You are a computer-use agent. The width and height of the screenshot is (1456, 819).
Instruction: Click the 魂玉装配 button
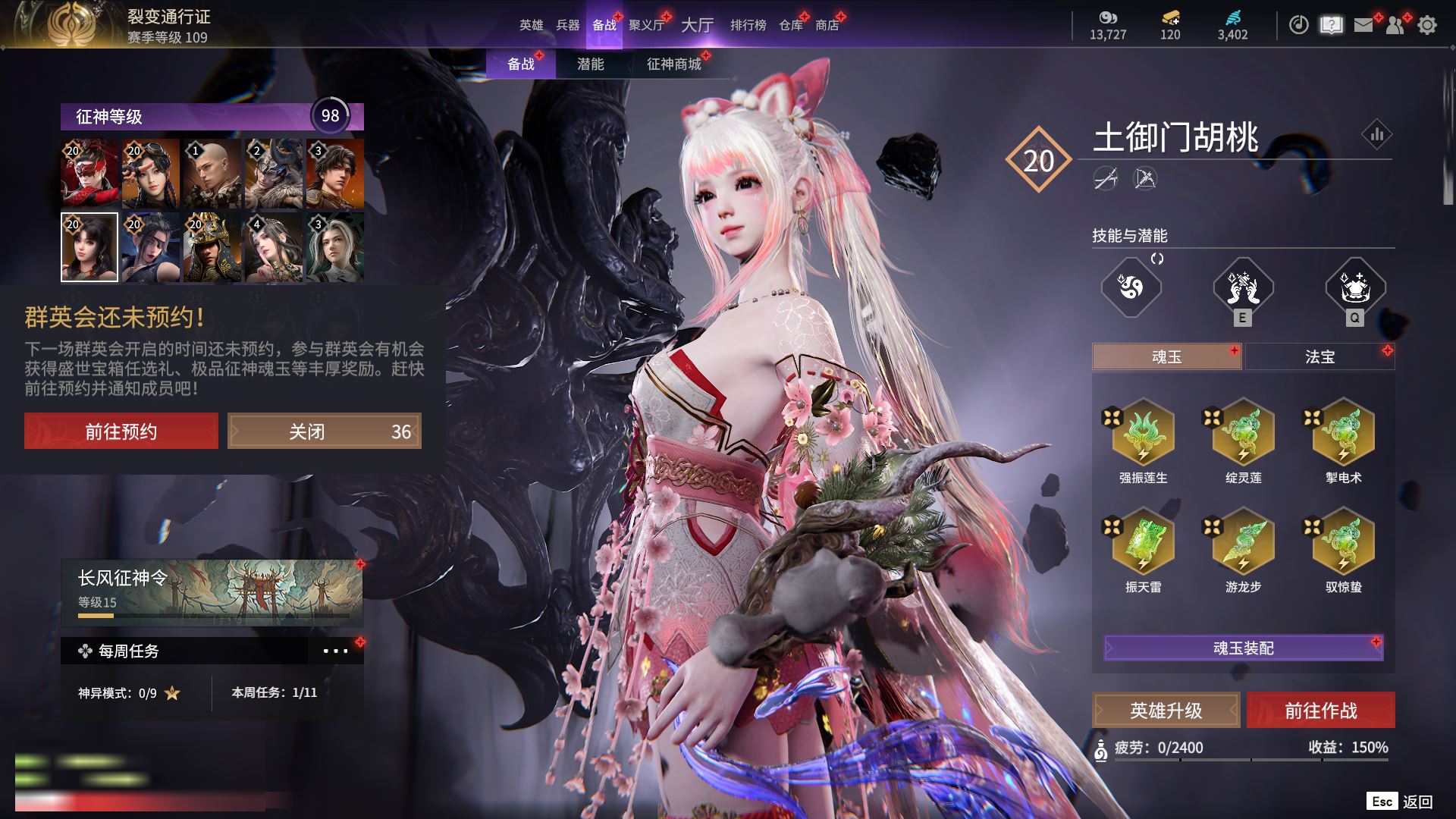[x=1244, y=648]
